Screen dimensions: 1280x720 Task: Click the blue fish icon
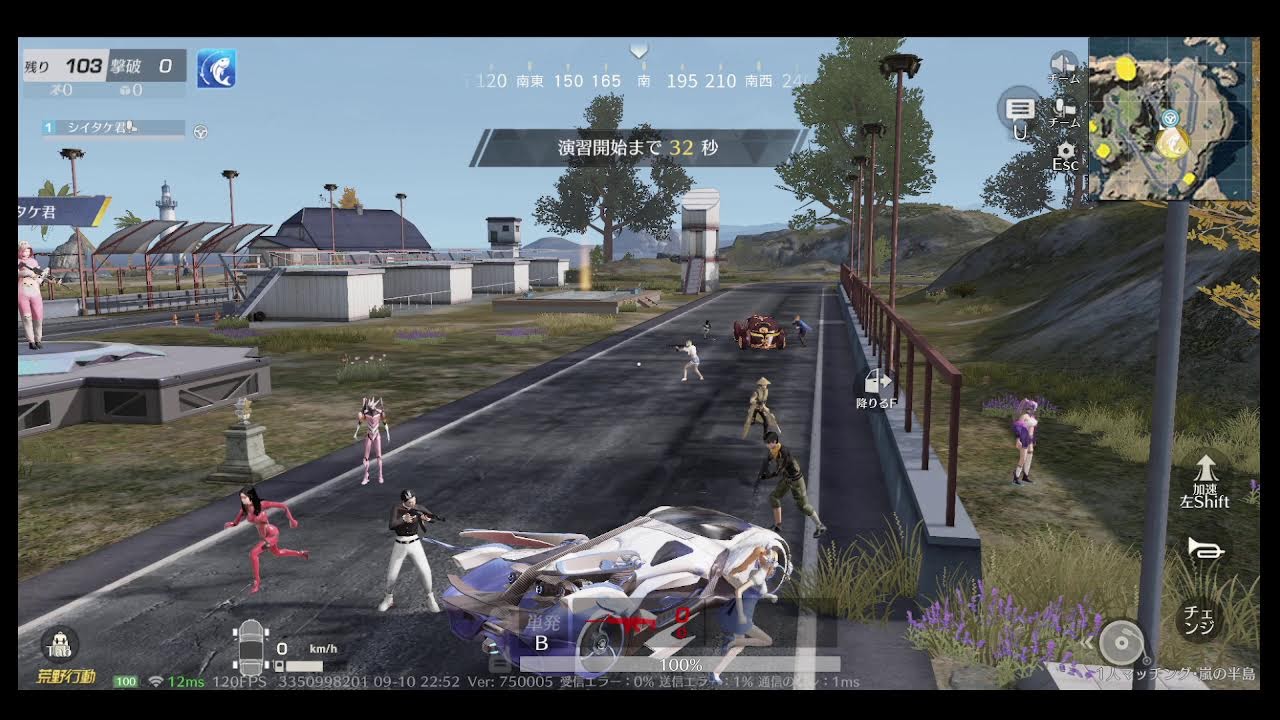coord(216,68)
